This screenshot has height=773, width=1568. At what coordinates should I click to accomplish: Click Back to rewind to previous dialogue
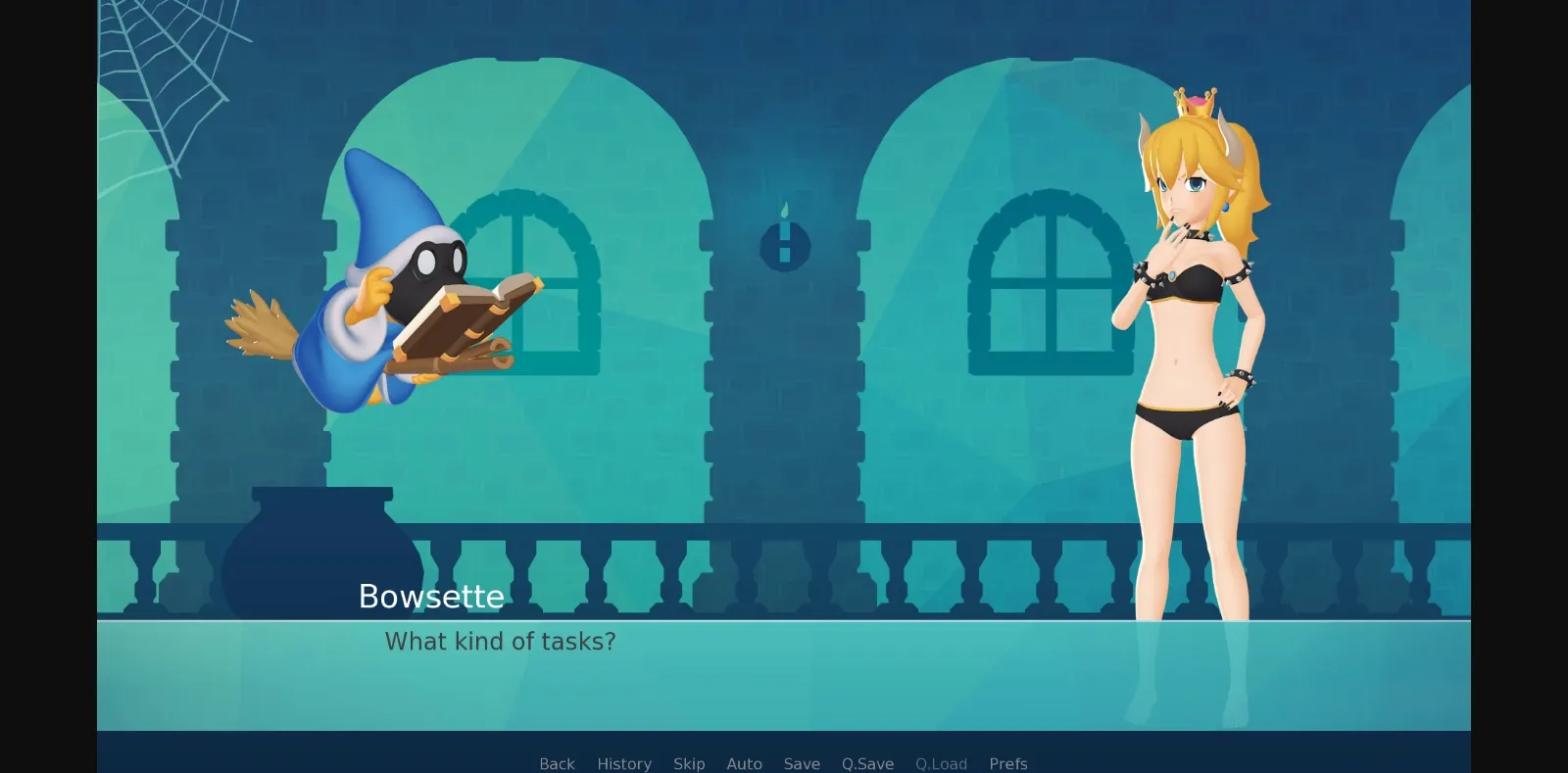[556, 763]
